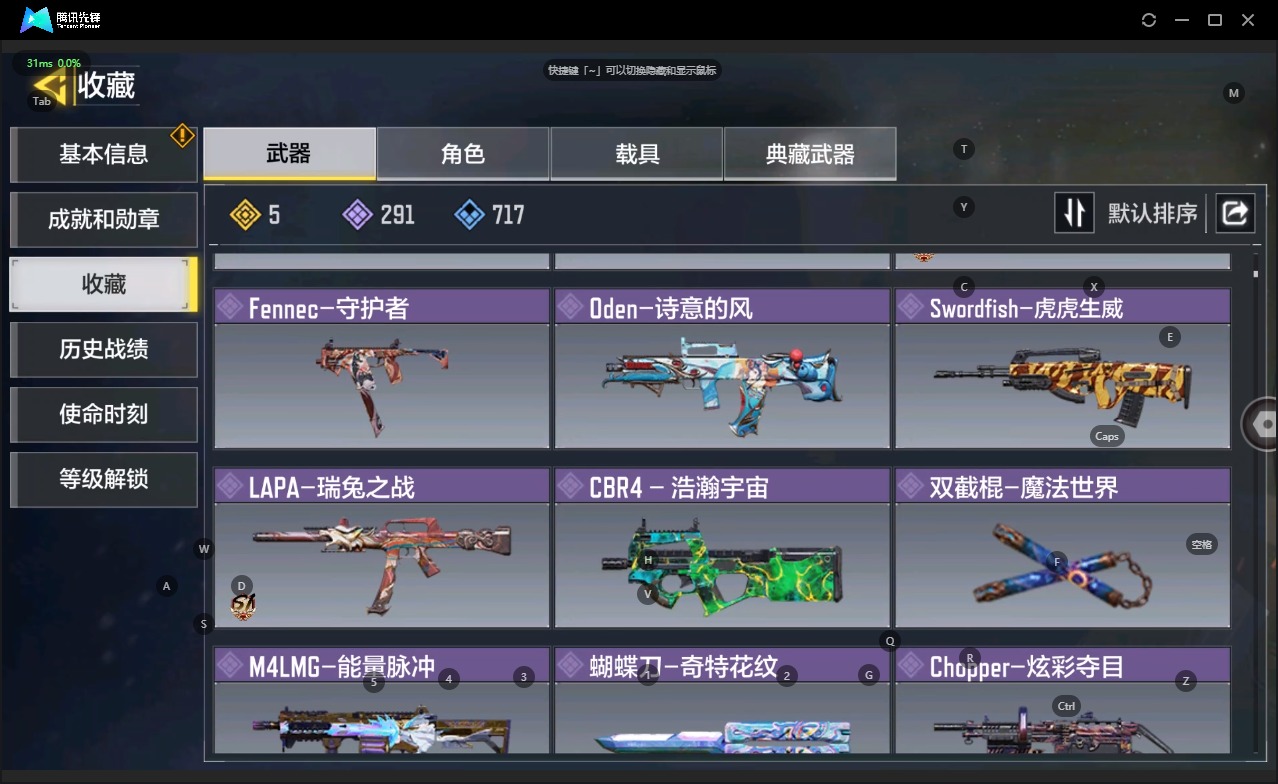This screenshot has height=784, width=1278.
Task: Select the Swordfish-虎虎生威 weapon card
Action: (x=1061, y=369)
